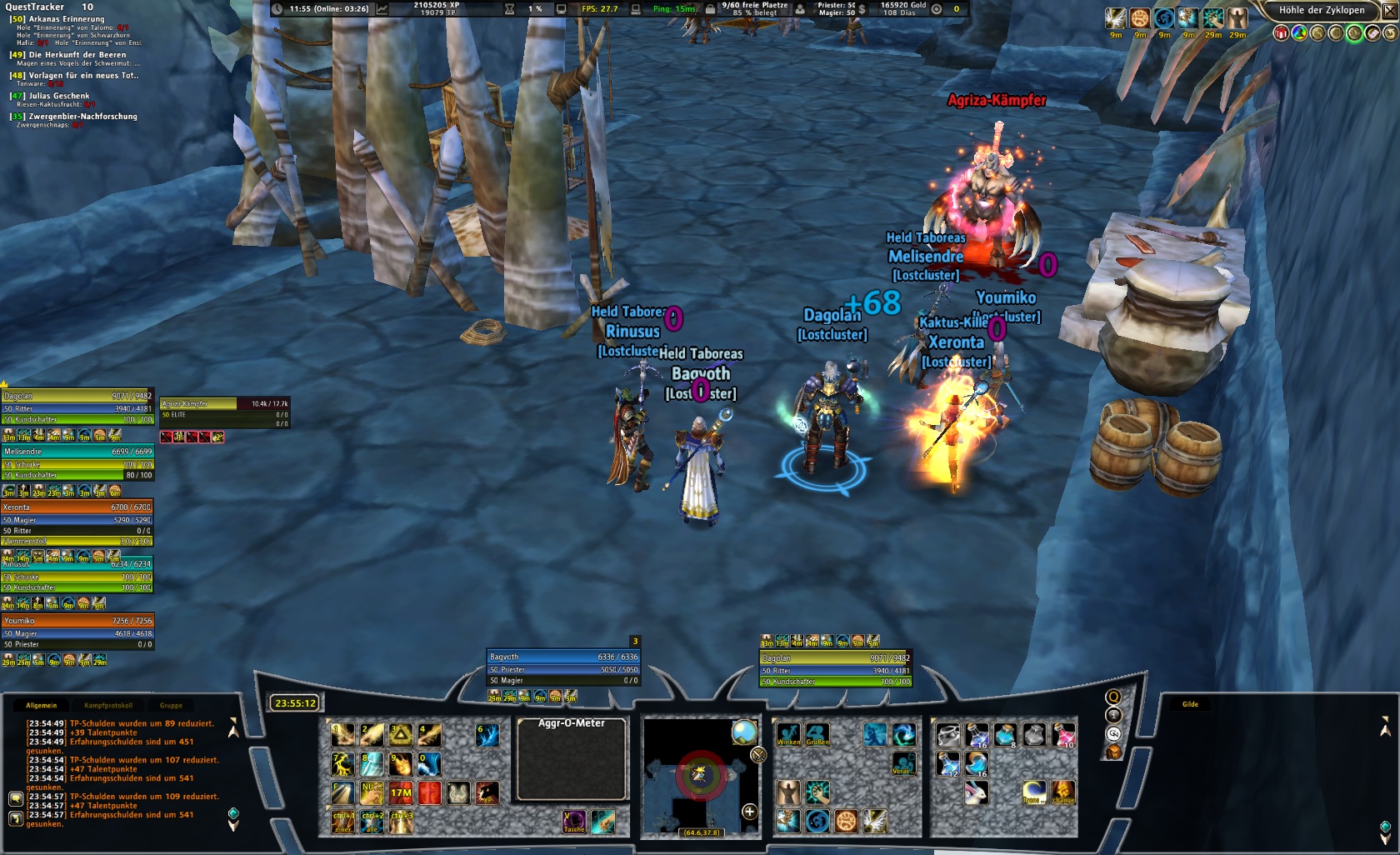Activate the lightning bolt skill in slot 7
The width and height of the screenshot is (1400, 855).
point(342,763)
